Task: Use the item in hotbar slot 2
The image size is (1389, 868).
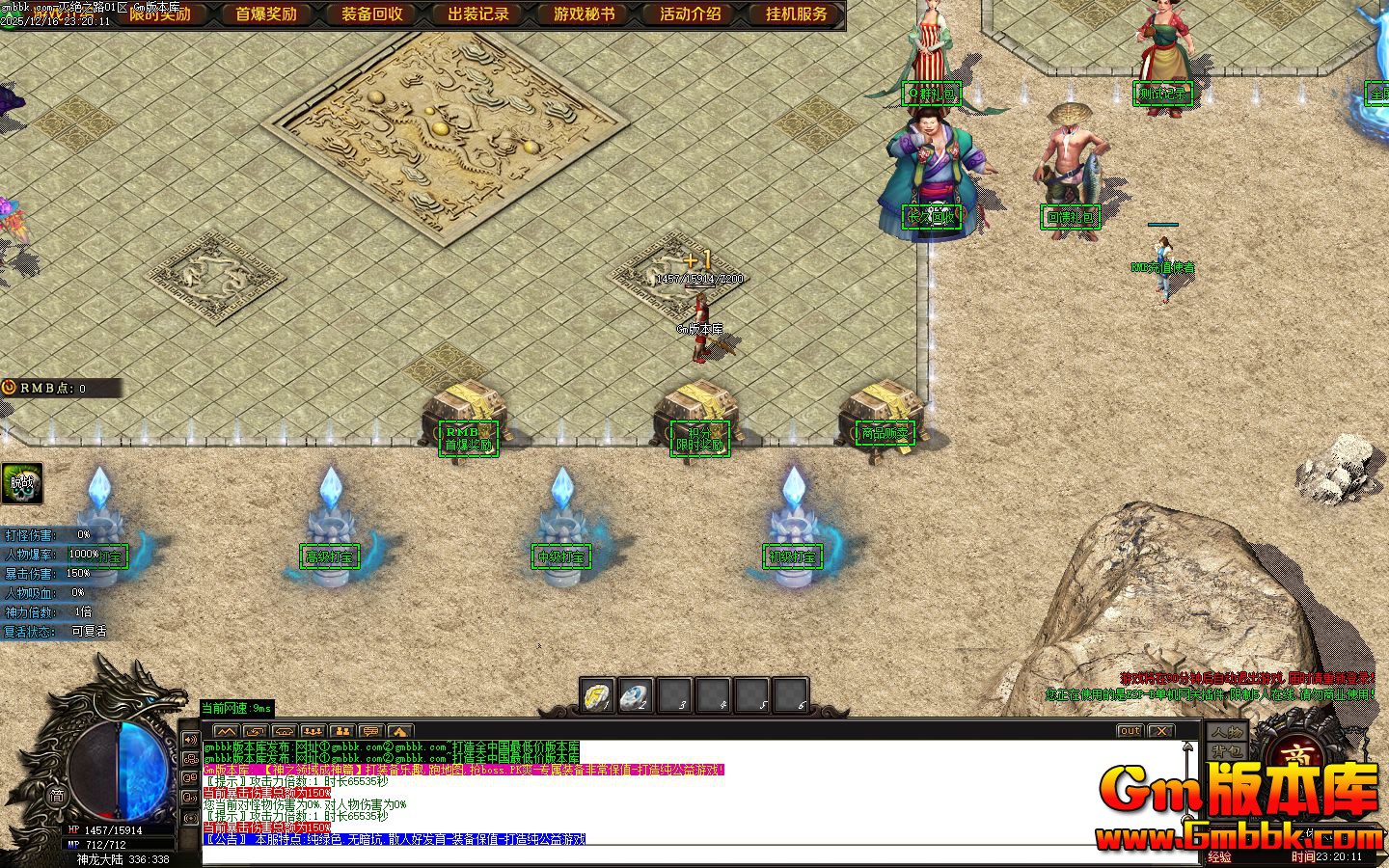Action: click(x=636, y=695)
